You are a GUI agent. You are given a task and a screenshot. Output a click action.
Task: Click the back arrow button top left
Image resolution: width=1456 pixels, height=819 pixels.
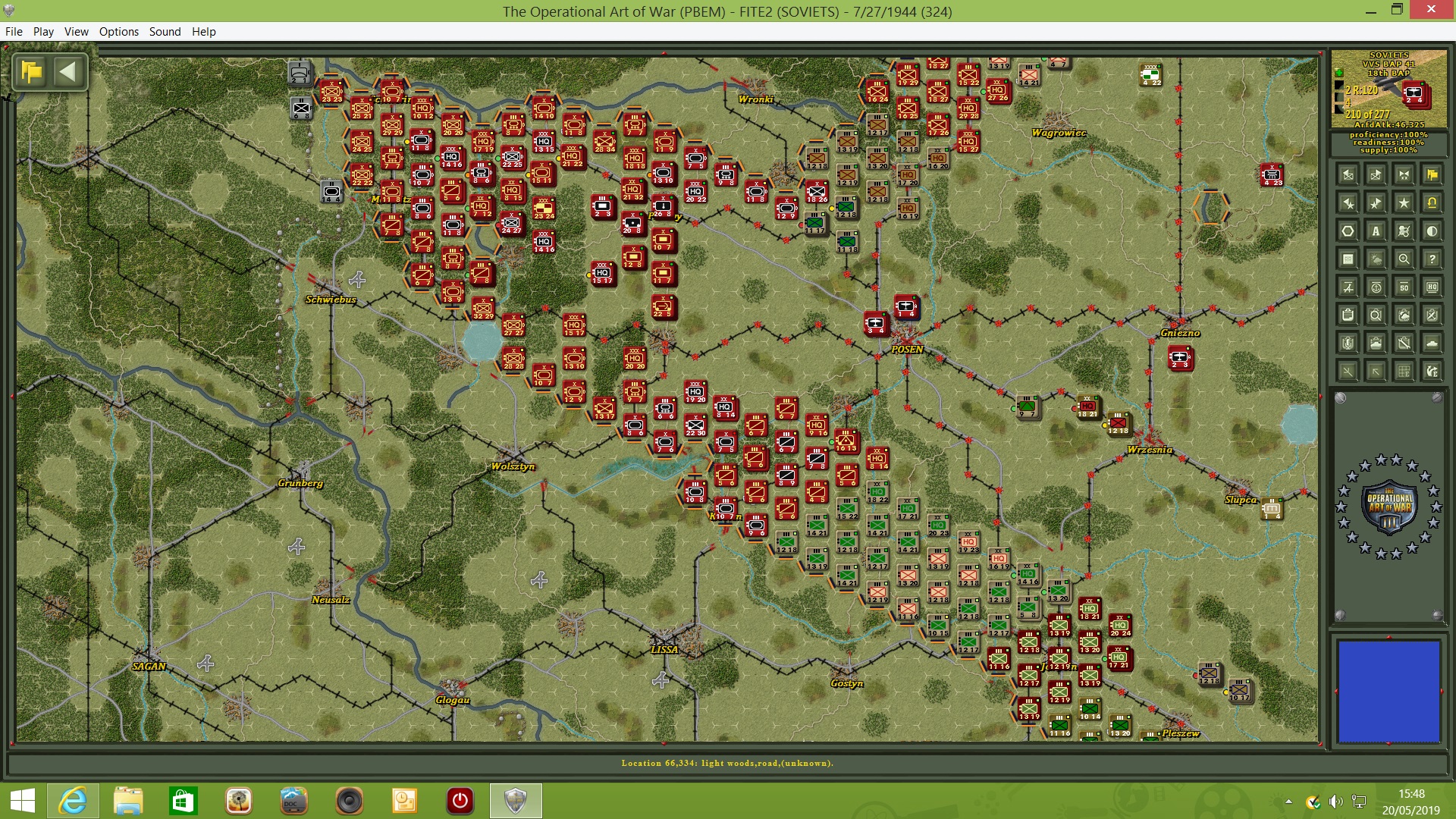69,71
